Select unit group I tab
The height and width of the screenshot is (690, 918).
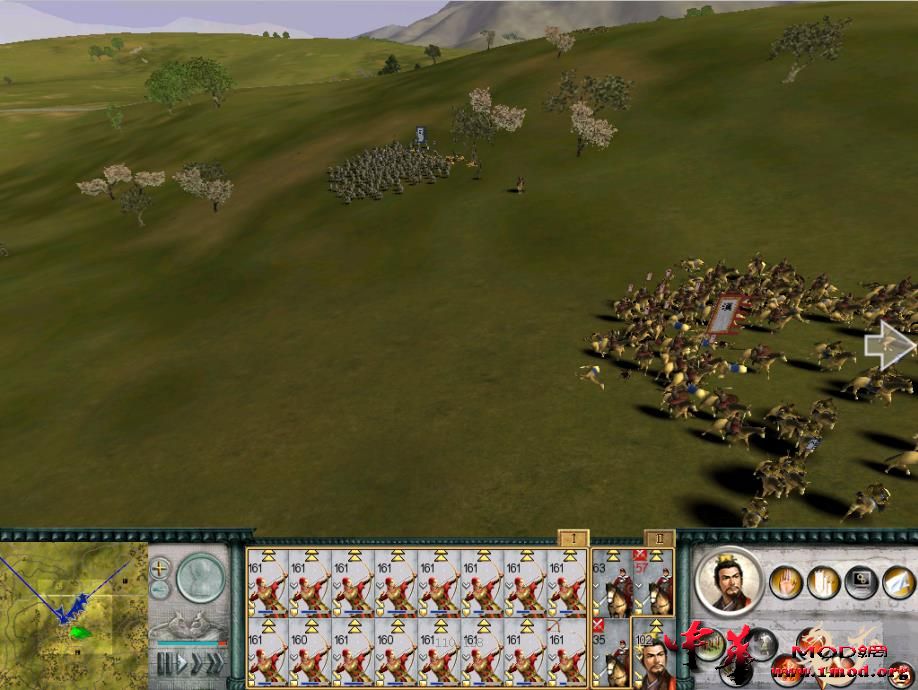tap(572, 539)
